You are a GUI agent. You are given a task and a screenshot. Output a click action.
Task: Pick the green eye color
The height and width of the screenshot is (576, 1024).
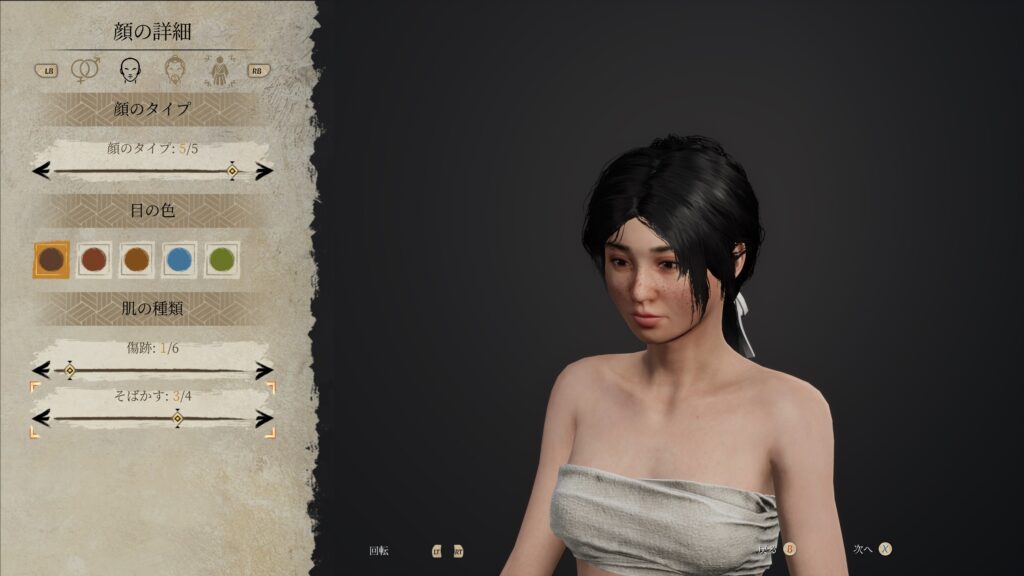(222, 260)
